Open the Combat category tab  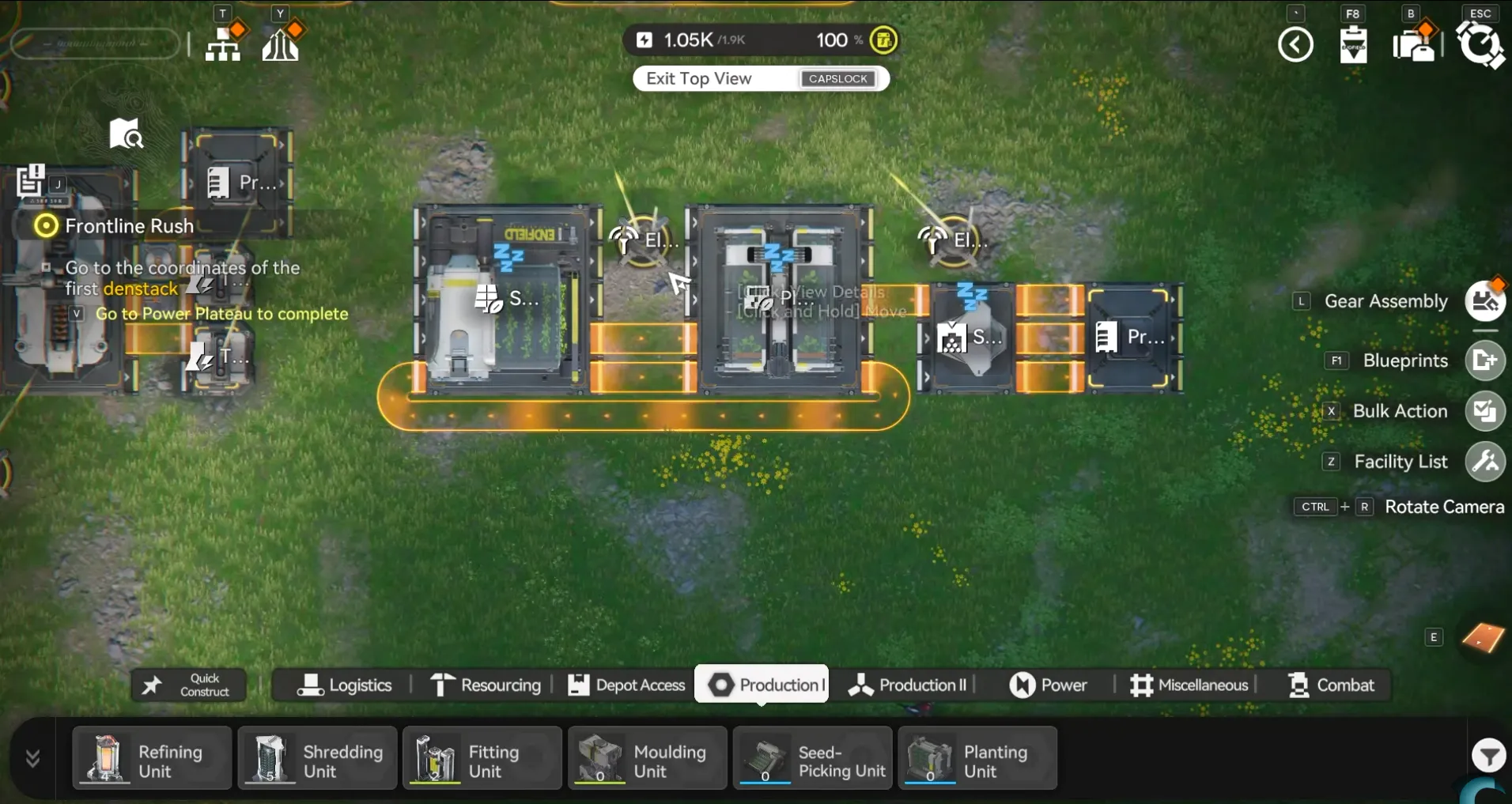pyautogui.click(x=1331, y=685)
